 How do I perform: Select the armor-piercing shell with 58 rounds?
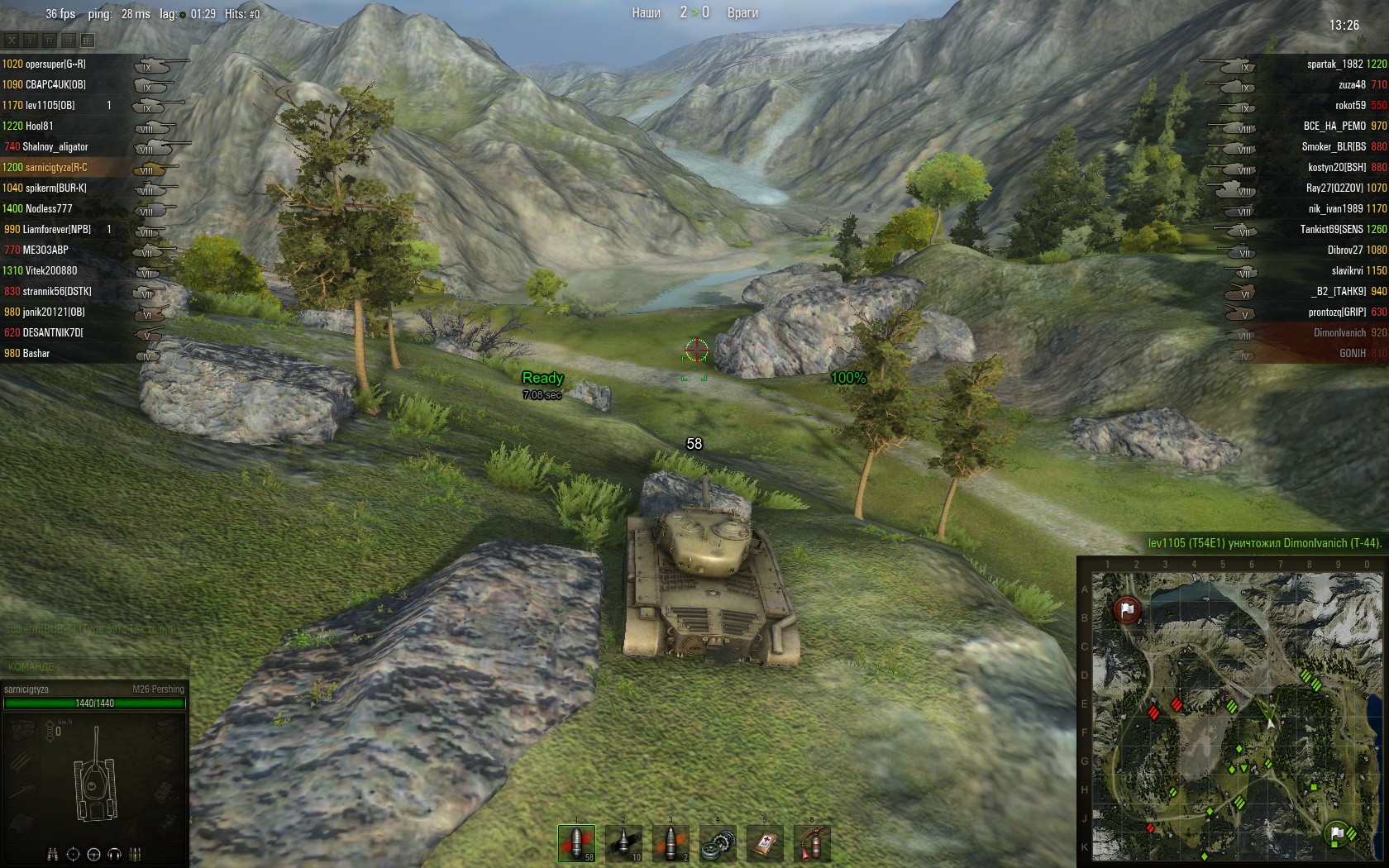click(x=576, y=842)
